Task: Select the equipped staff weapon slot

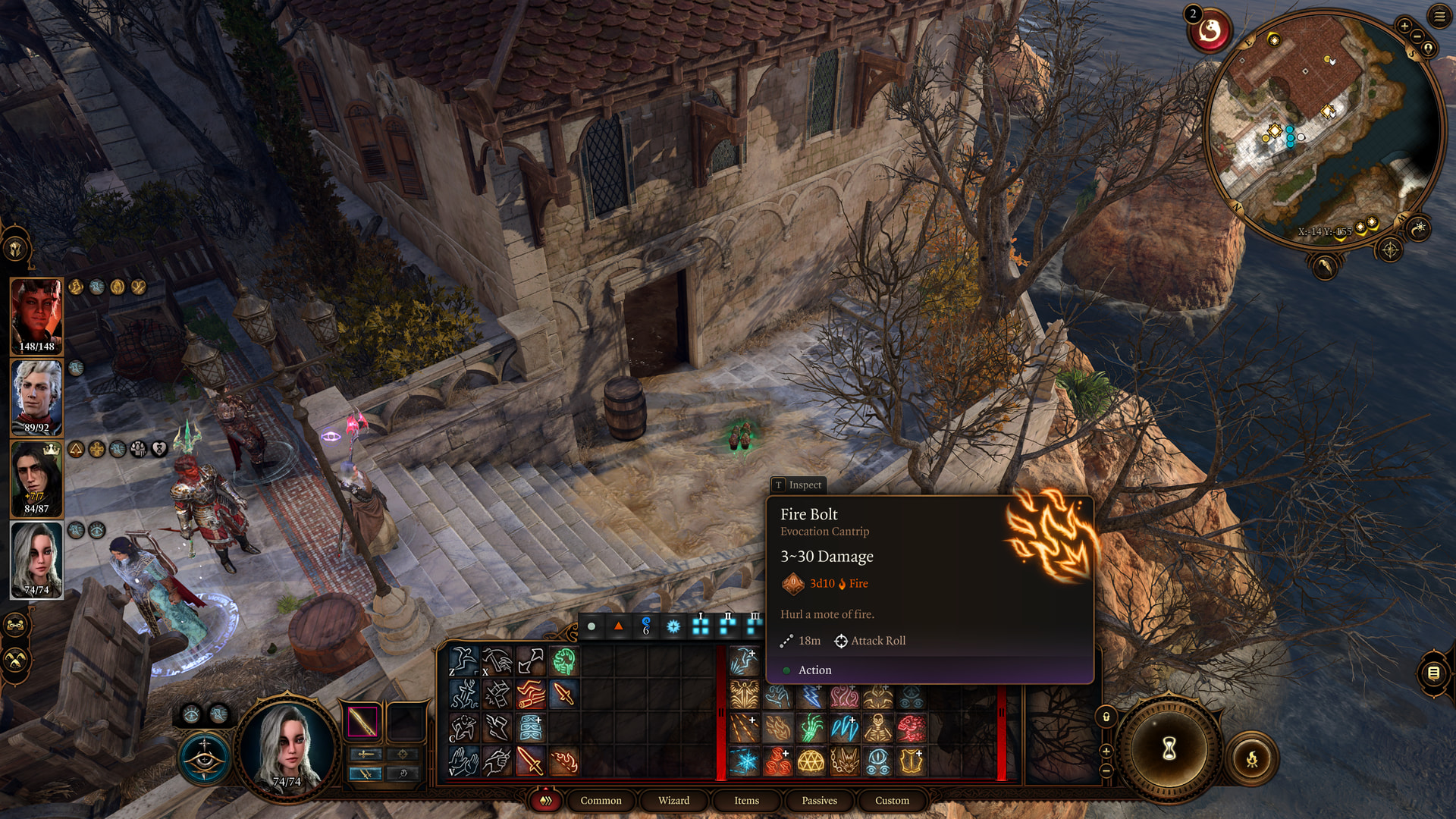Action: pos(362,721)
